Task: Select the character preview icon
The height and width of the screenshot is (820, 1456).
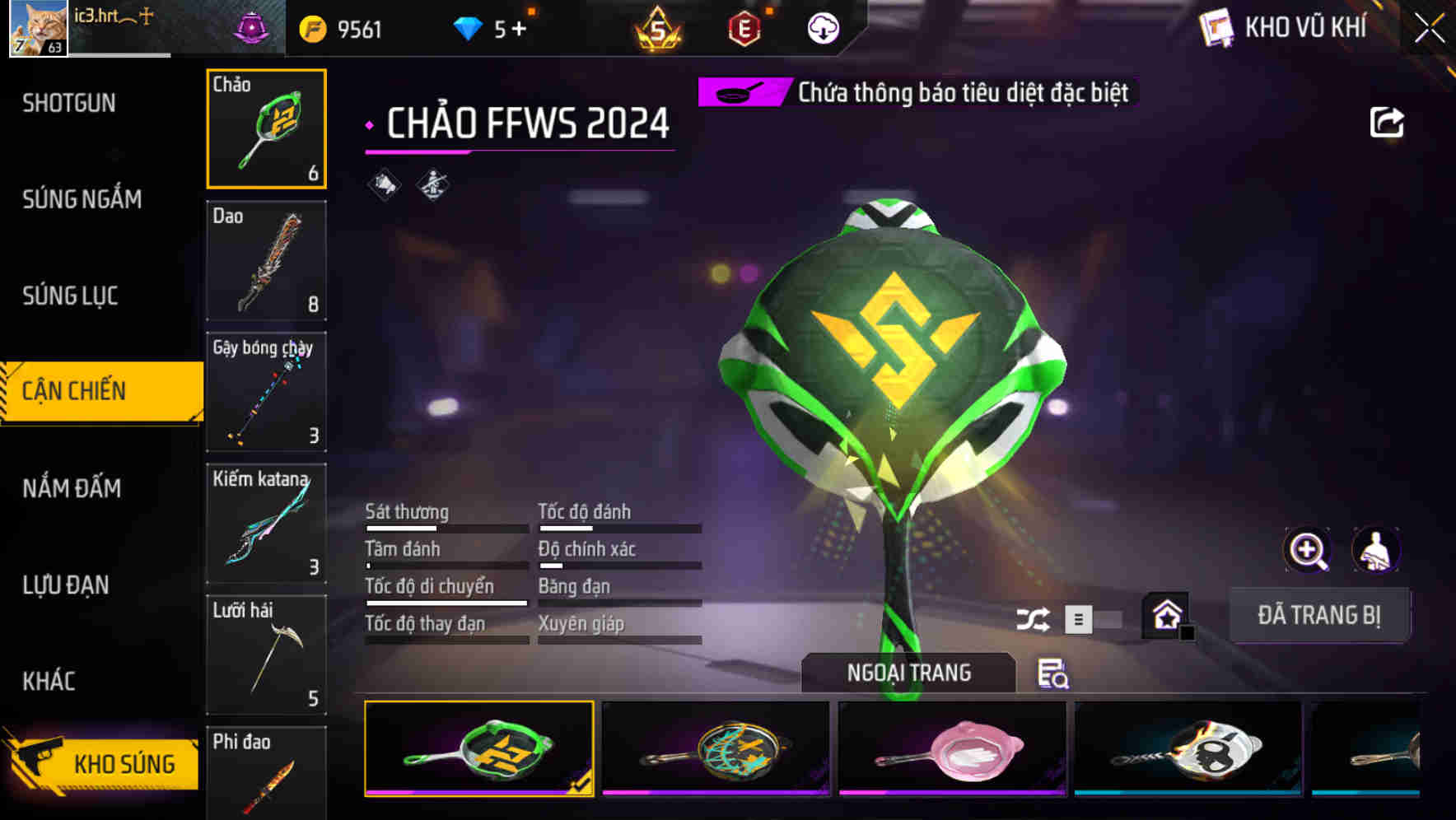Action: (x=1376, y=549)
